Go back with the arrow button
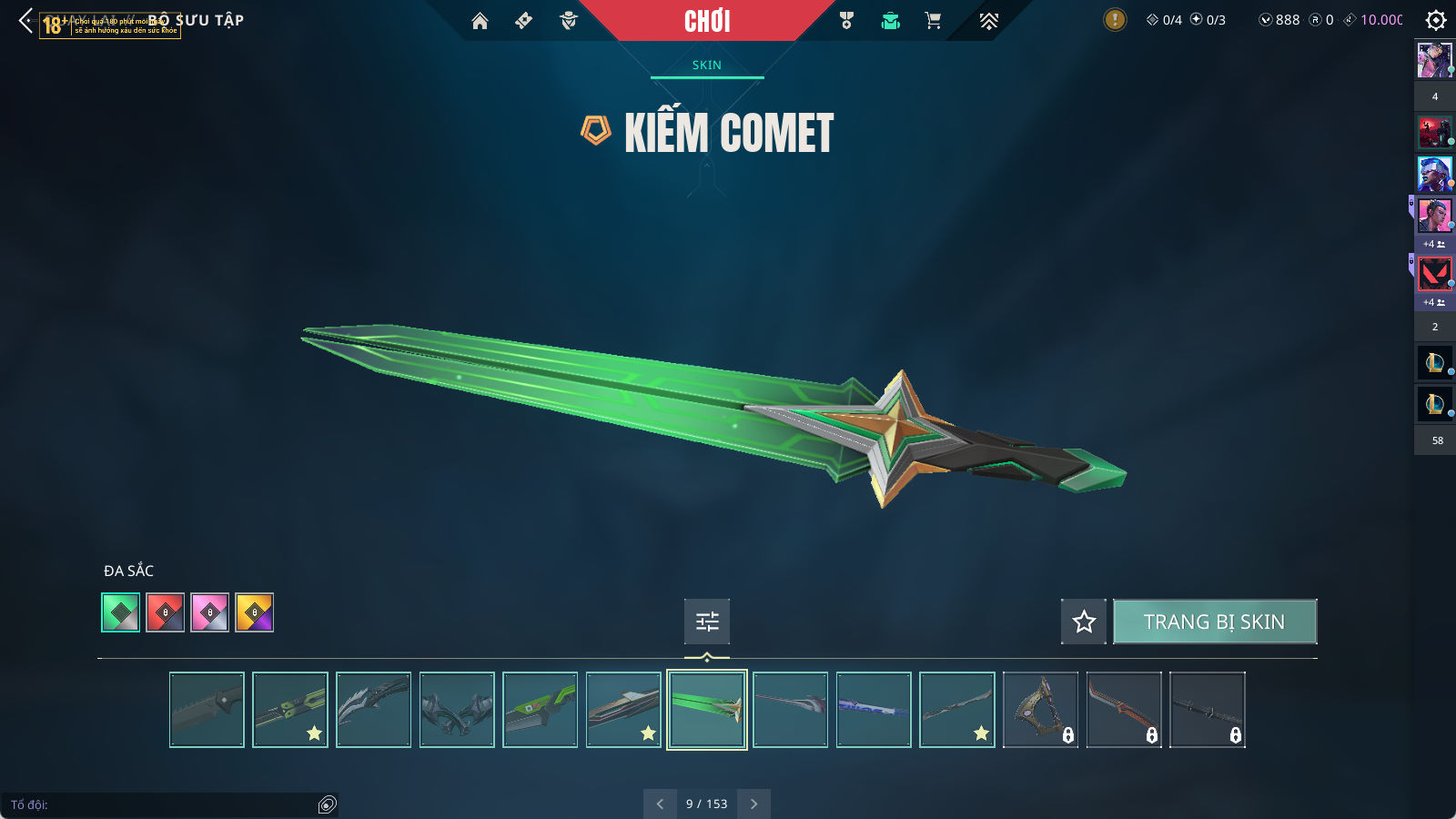 [25, 20]
